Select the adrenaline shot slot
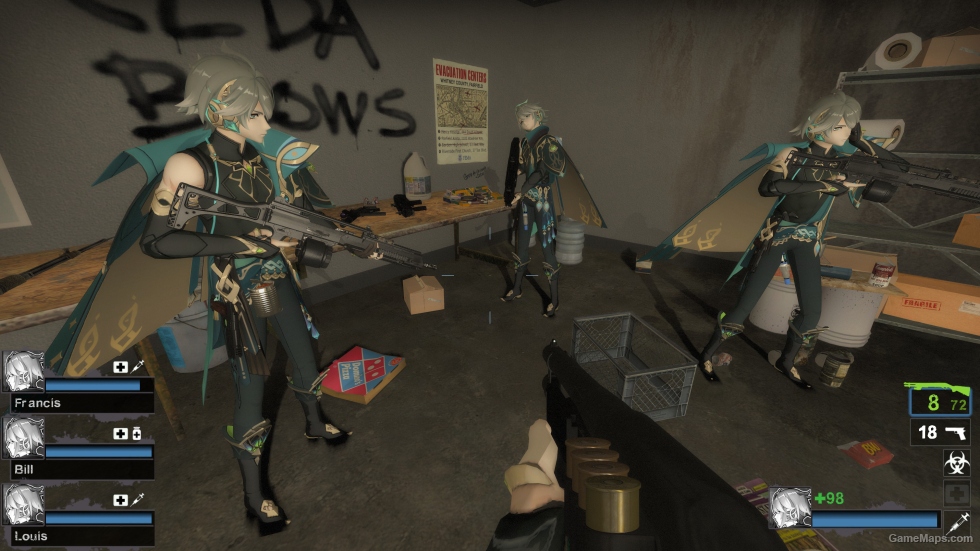The height and width of the screenshot is (551, 980). [x=957, y=521]
